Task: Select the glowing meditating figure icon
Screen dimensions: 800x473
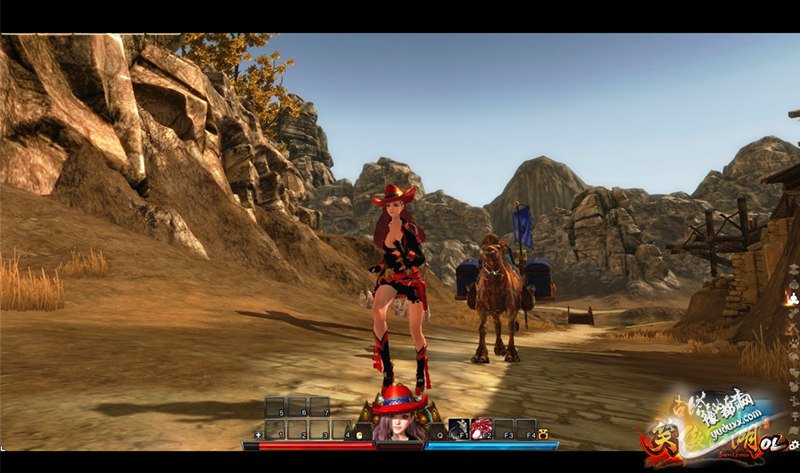Action: [x=792, y=297]
